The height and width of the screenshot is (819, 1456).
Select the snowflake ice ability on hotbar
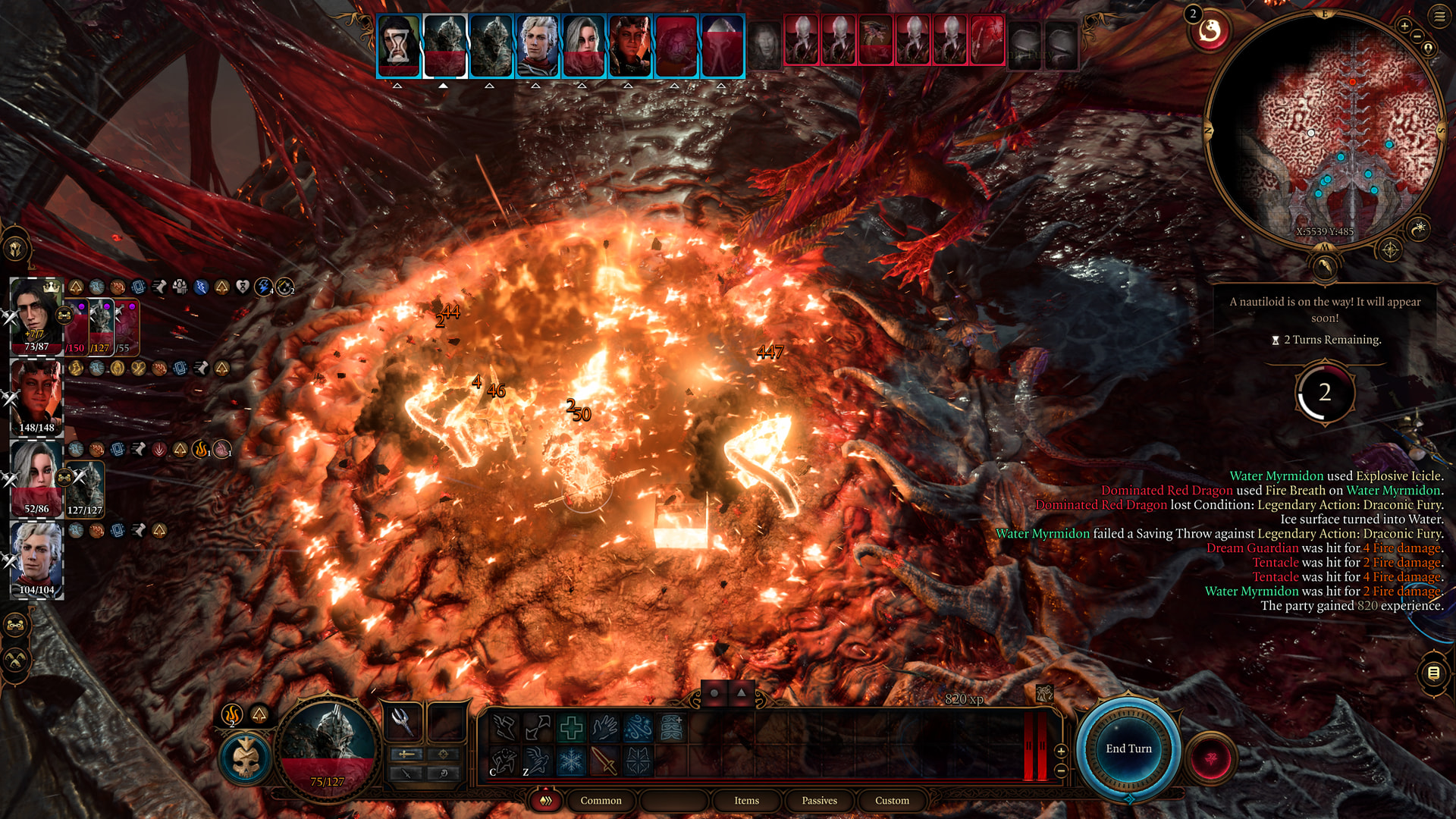571,761
